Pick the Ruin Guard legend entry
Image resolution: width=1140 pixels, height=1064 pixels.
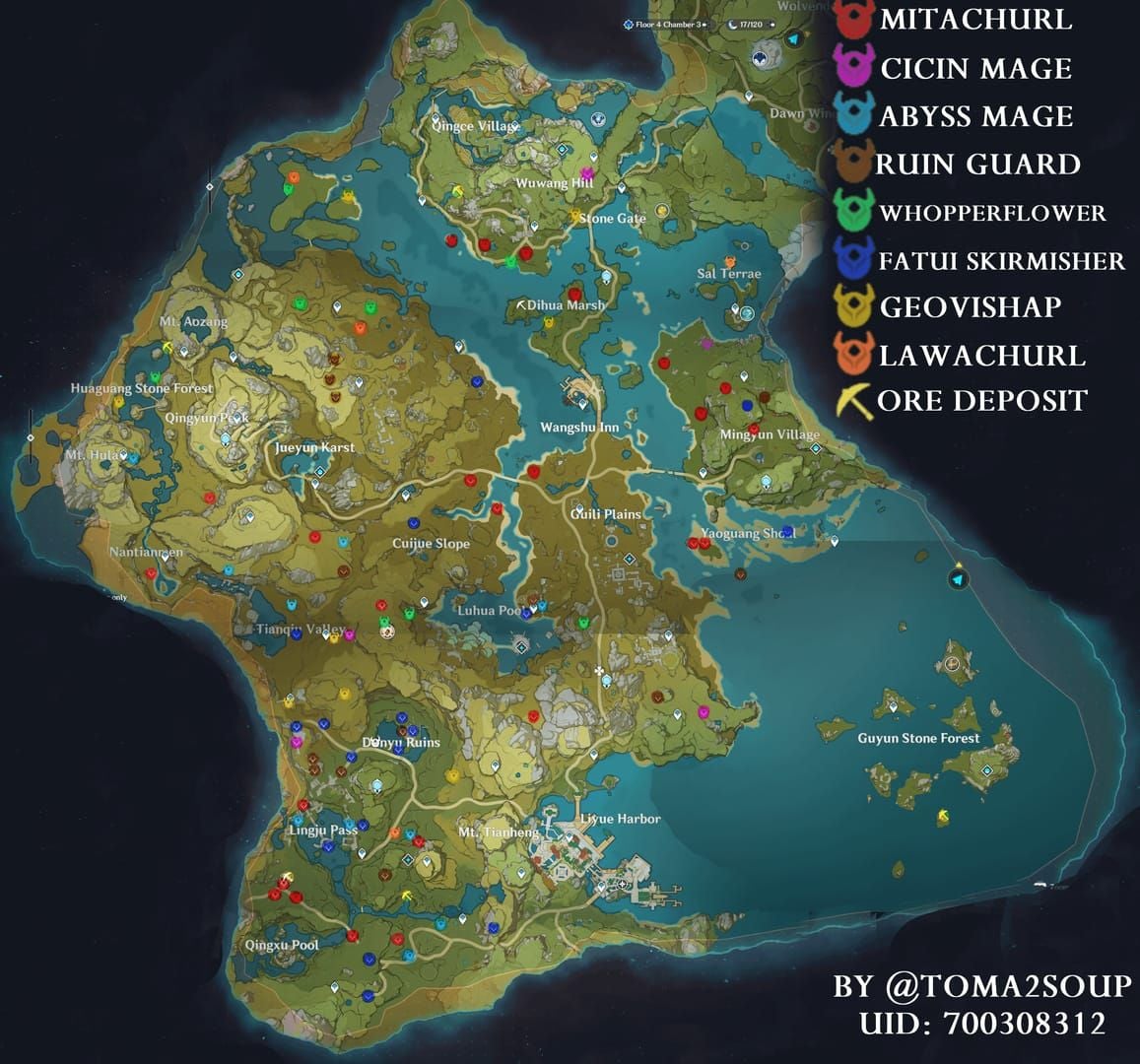coord(852,162)
